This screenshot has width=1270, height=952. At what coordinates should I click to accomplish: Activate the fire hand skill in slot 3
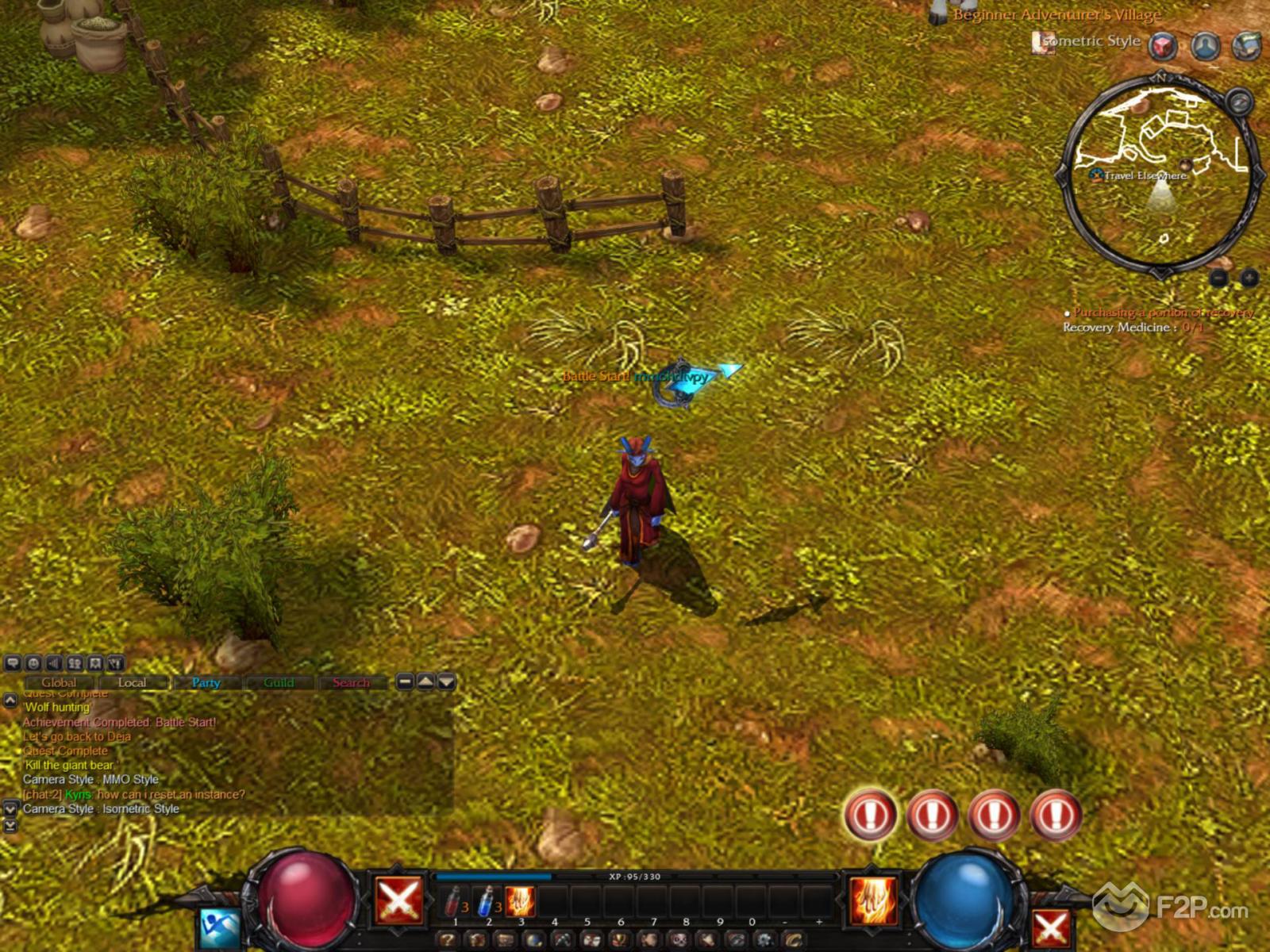tap(520, 902)
